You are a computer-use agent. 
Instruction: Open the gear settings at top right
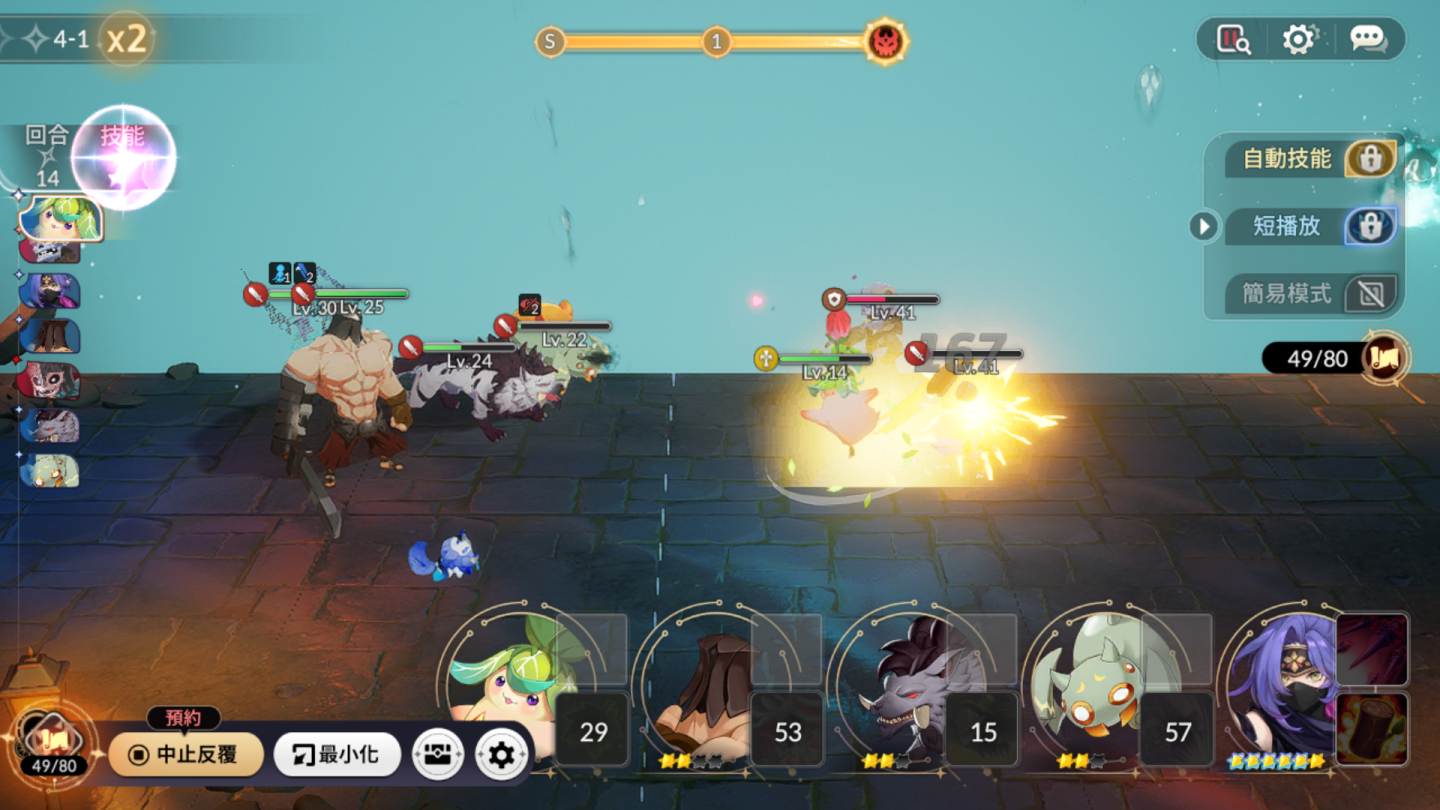tap(1298, 39)
